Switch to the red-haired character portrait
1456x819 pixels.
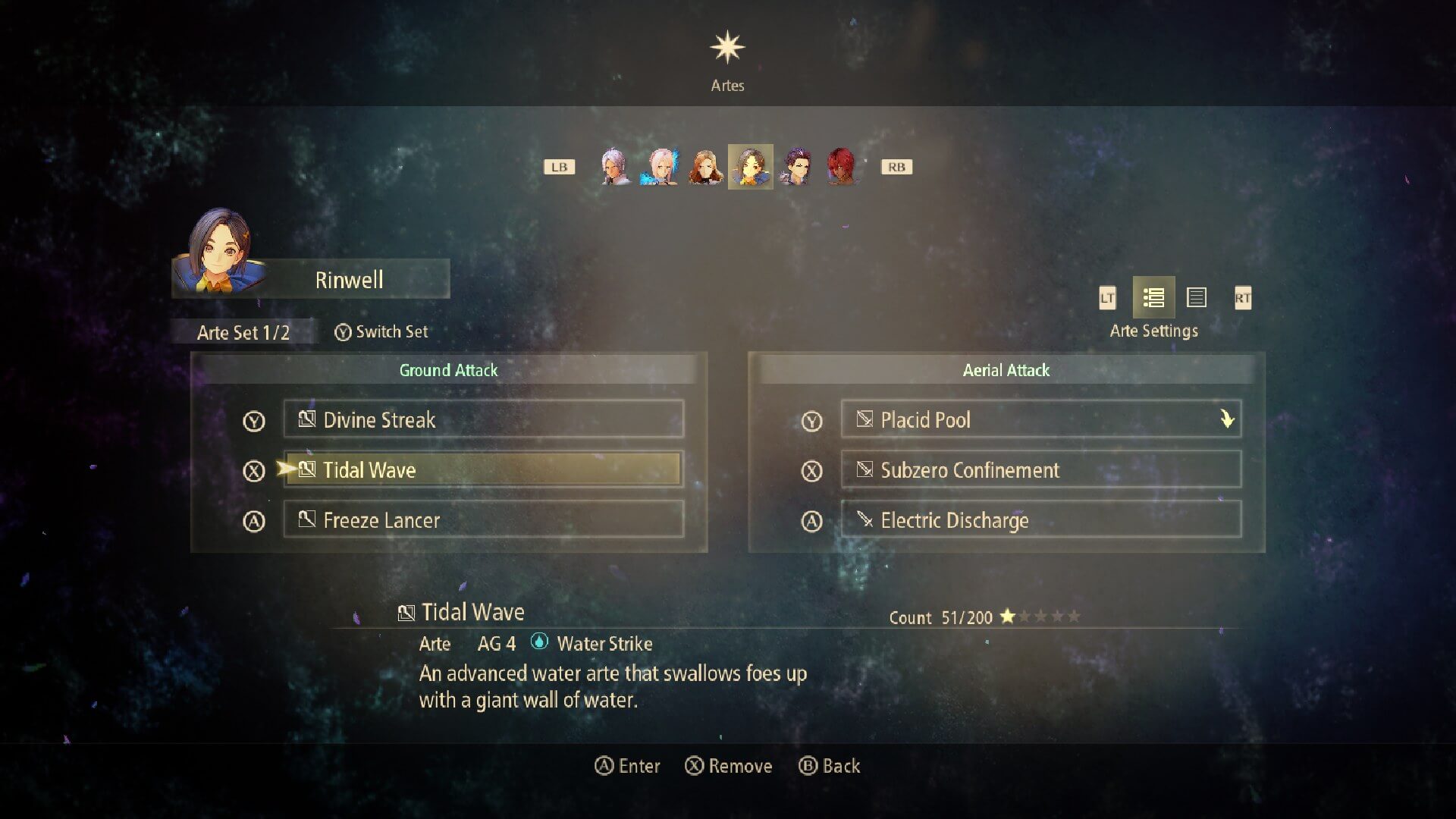841,167
